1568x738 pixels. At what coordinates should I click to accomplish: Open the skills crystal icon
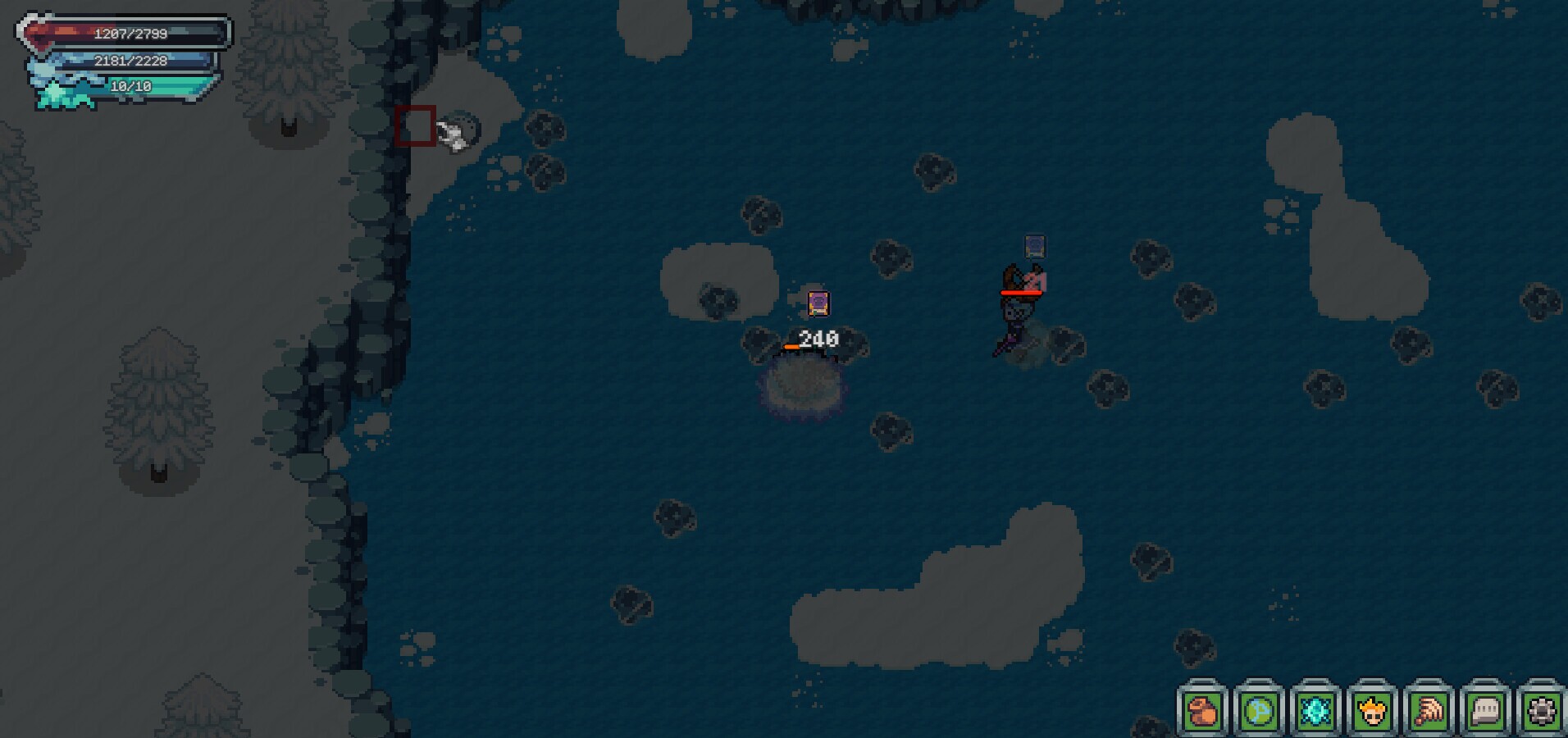[1315, 709]
